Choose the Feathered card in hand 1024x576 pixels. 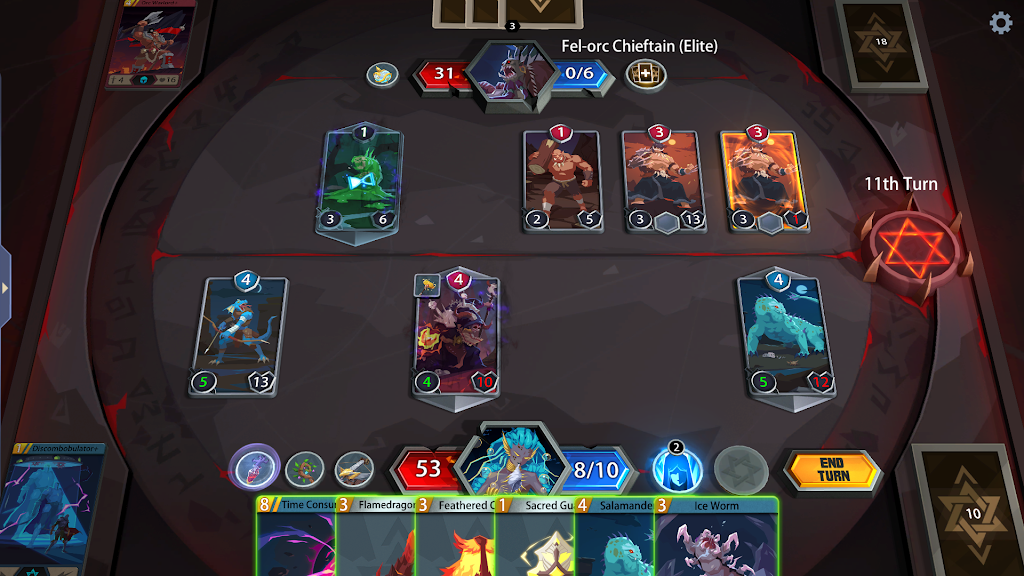pyautogui.click(x=455, y=540)
